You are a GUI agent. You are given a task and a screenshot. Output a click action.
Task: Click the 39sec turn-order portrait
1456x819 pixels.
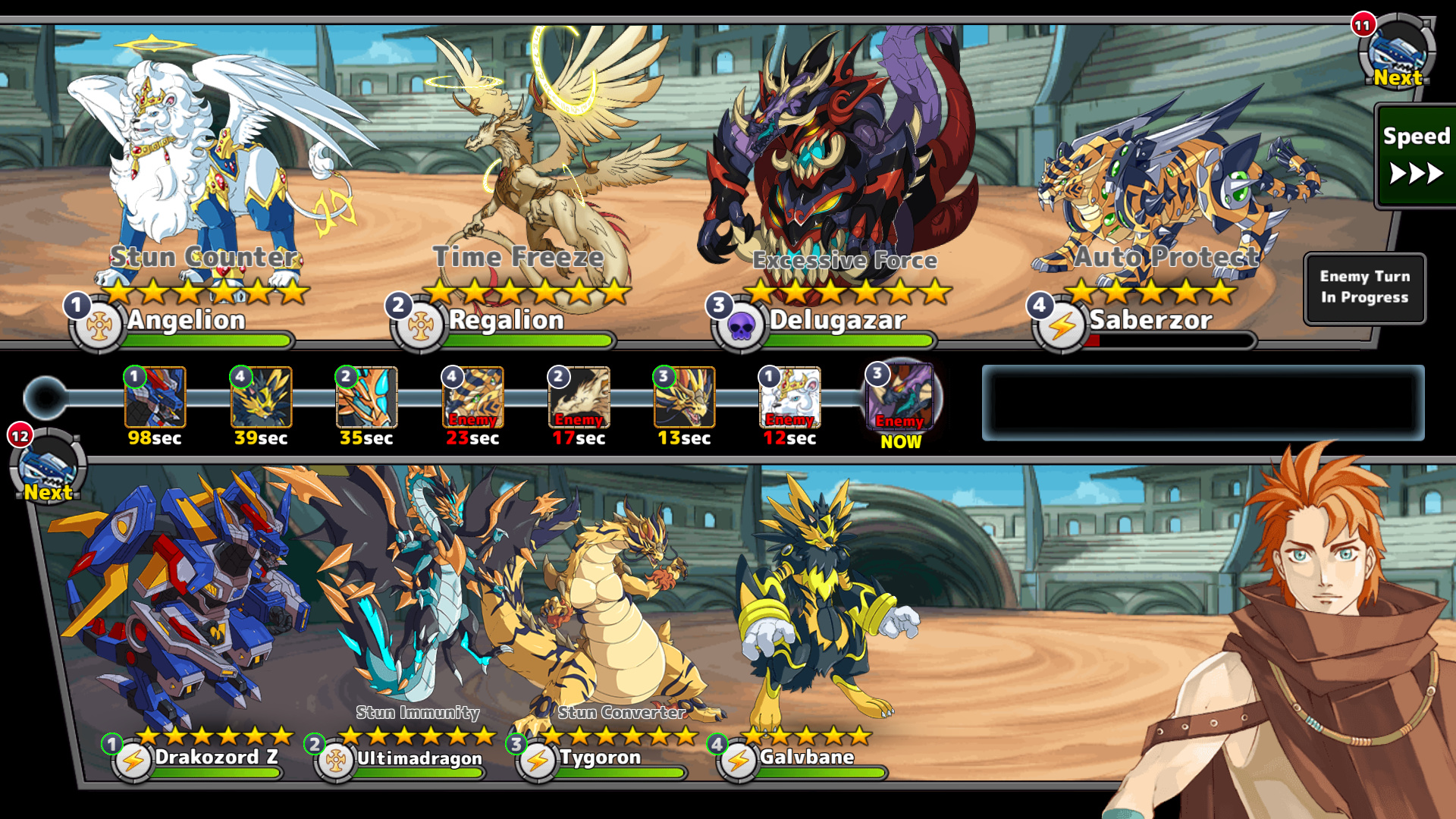(261, 397)
